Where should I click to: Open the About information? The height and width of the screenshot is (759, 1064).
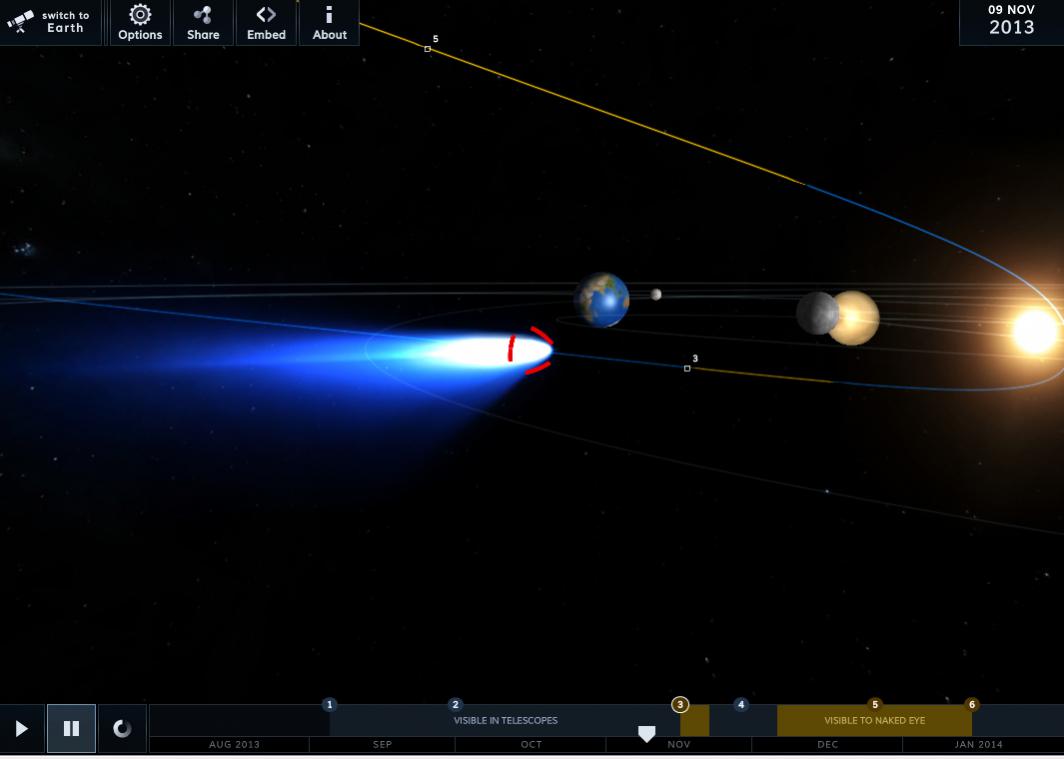[329, 22]
